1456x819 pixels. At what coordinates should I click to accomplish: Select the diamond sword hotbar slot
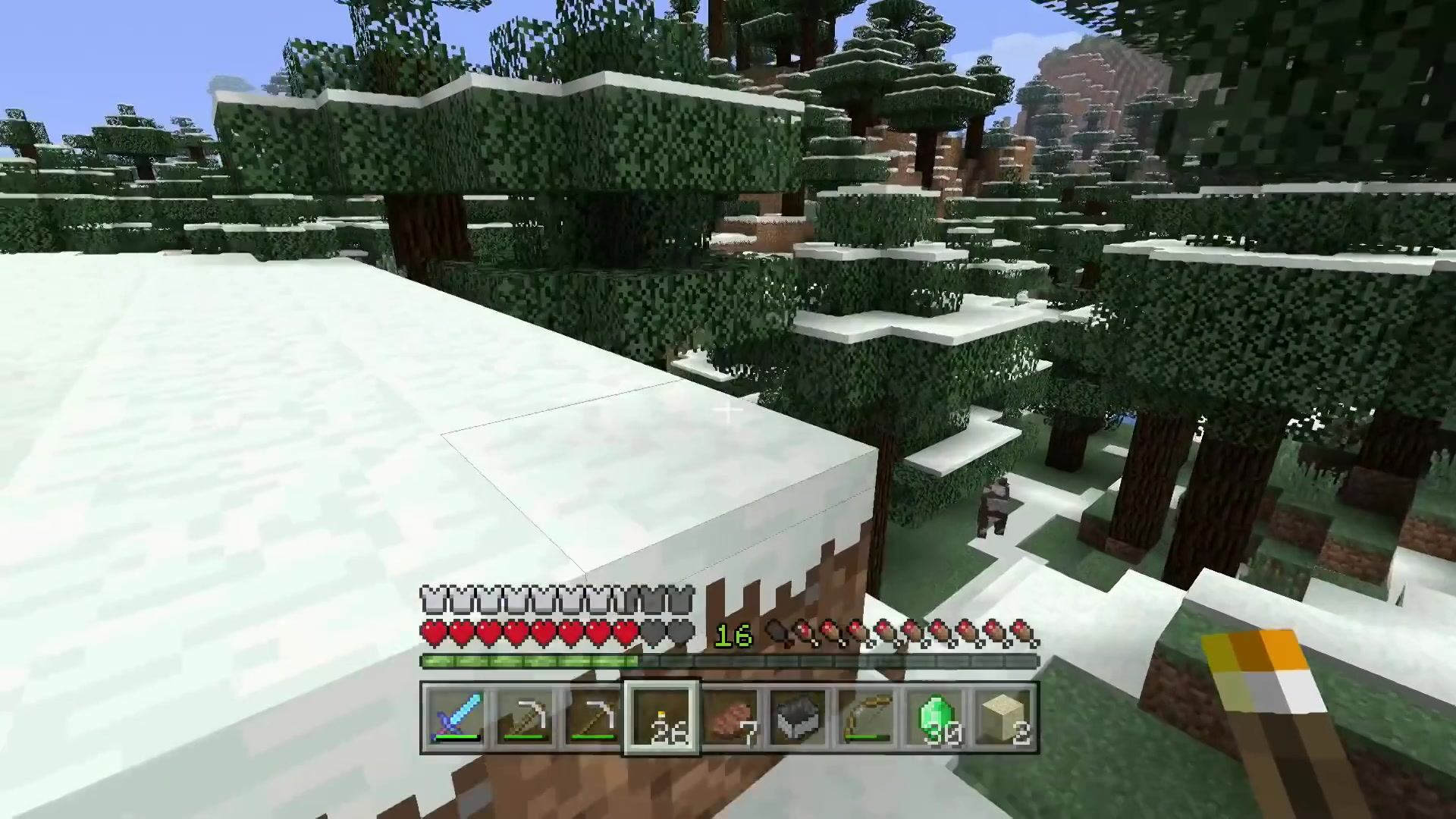click(x=456, y=717)
